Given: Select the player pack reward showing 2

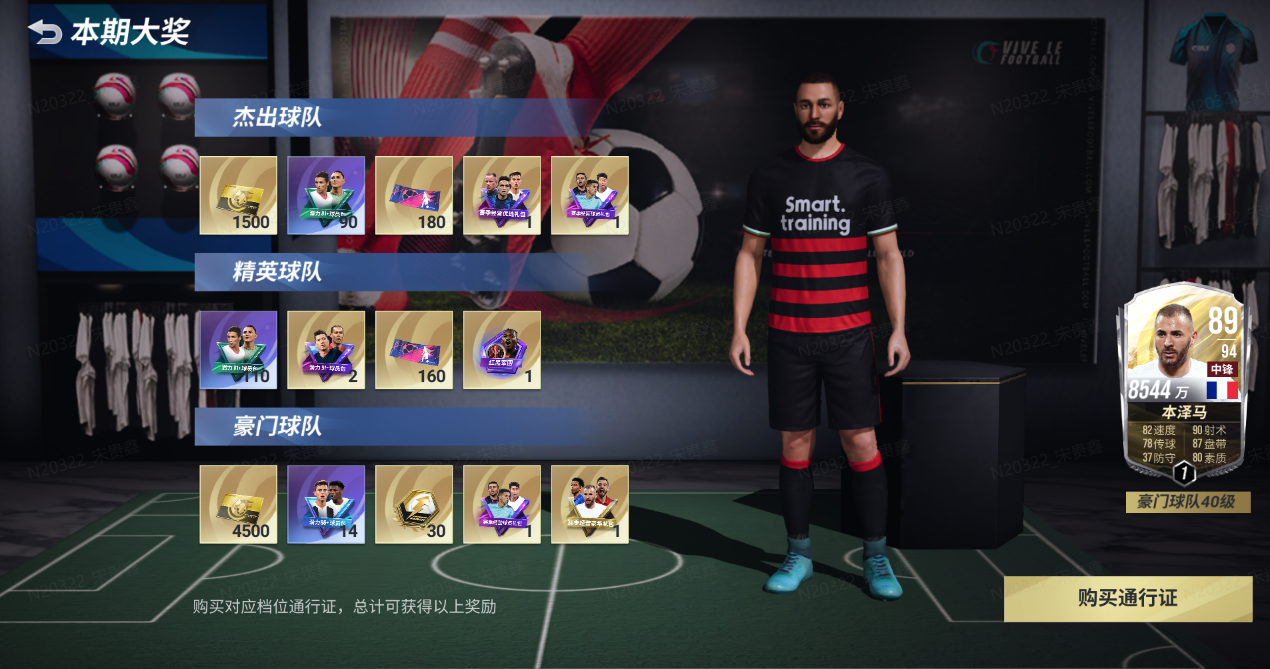Looking at the screenshot, I should (x=326, y=349).
